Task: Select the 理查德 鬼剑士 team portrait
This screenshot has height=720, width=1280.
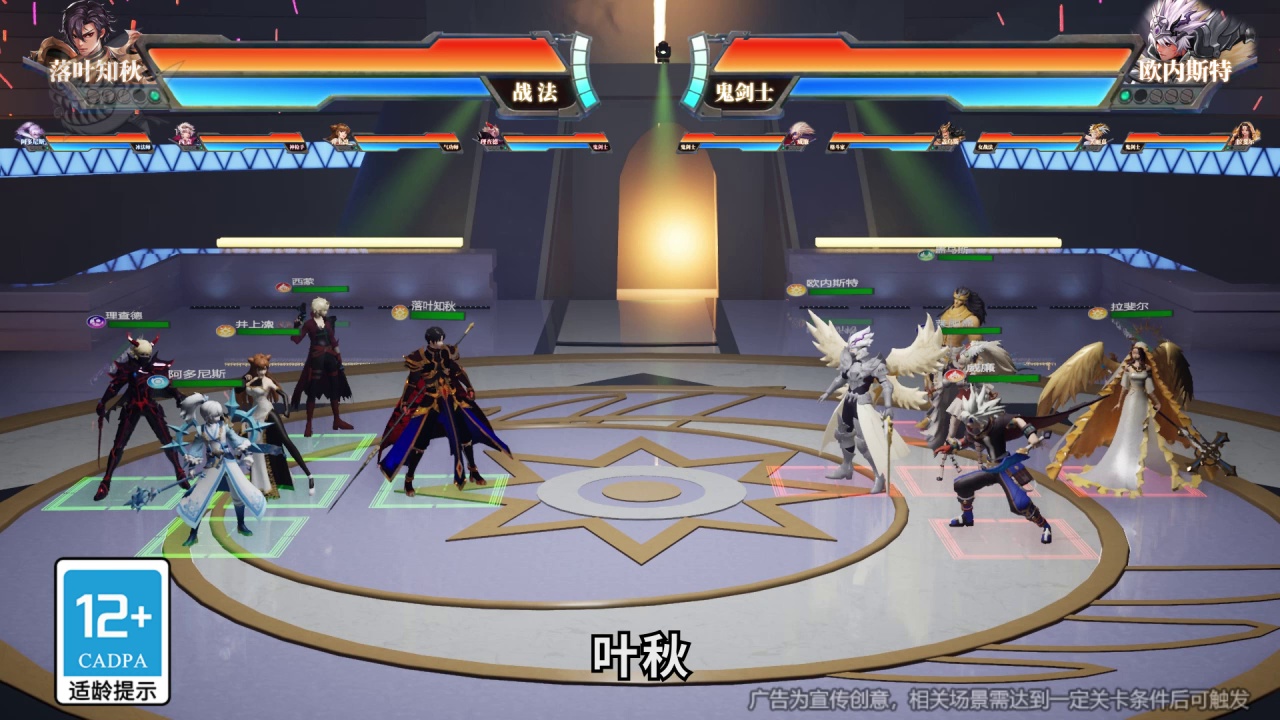Action: 489,134
